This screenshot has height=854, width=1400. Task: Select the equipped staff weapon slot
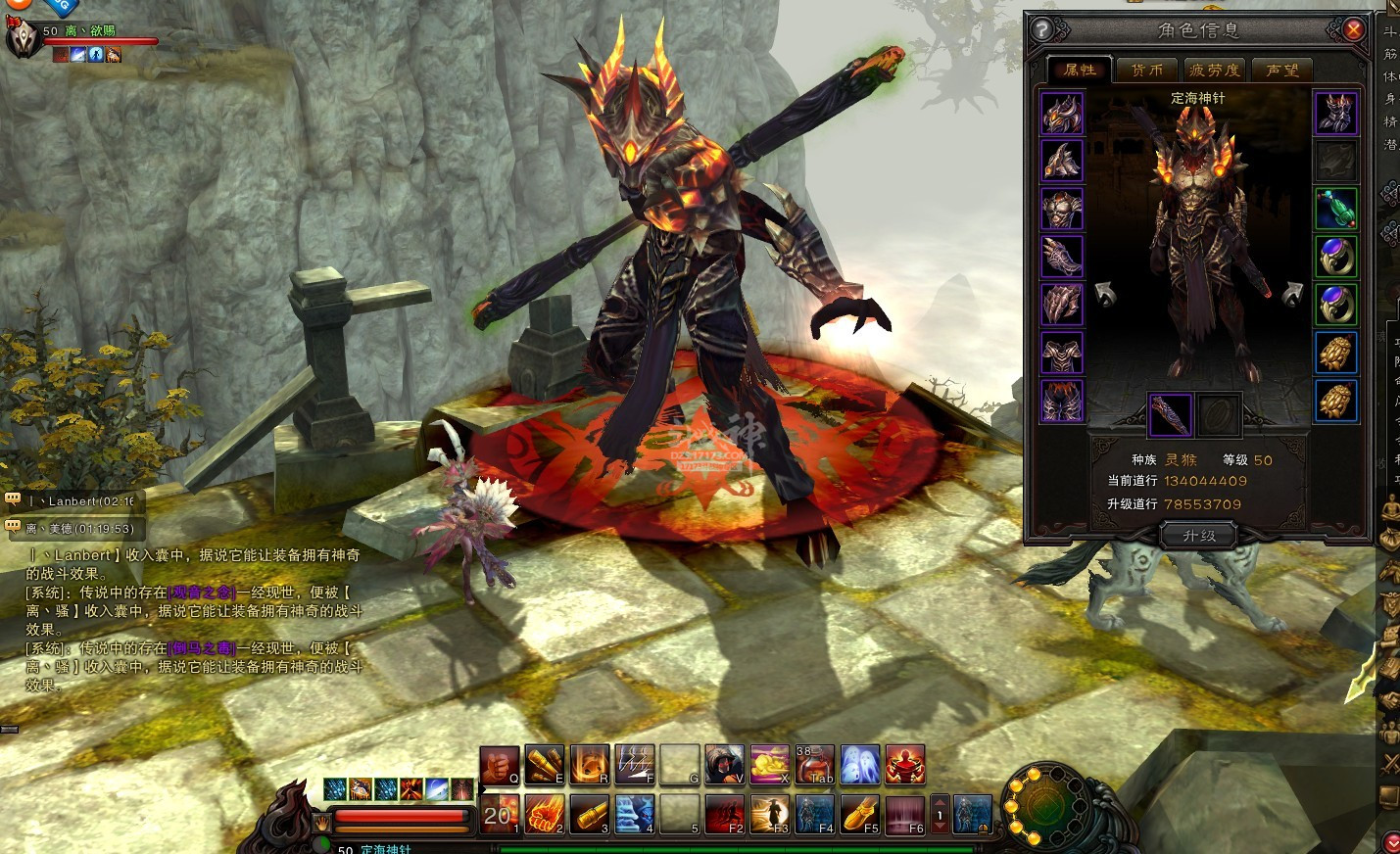1170,414
